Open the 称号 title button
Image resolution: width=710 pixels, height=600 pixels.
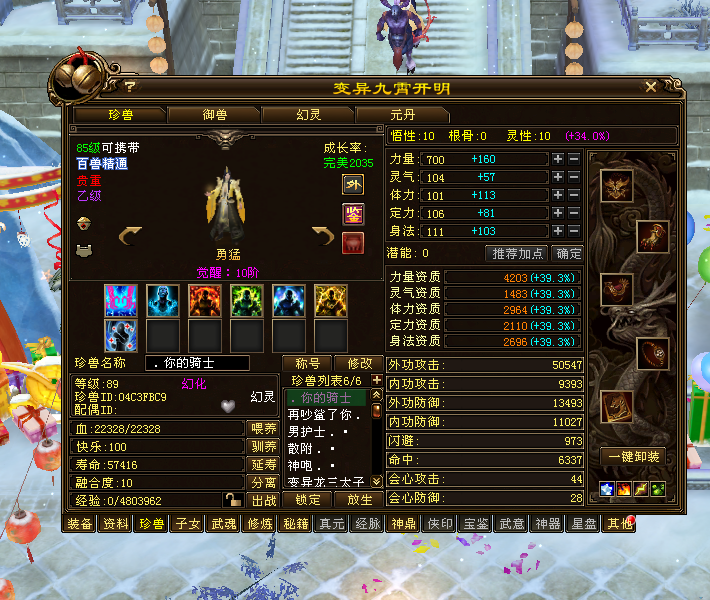coord(308,363)
